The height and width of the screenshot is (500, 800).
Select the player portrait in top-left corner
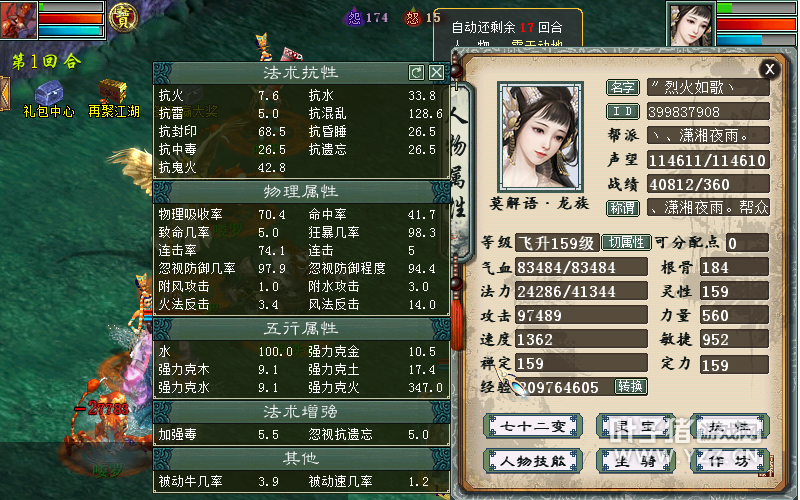[x=20, y=20]
